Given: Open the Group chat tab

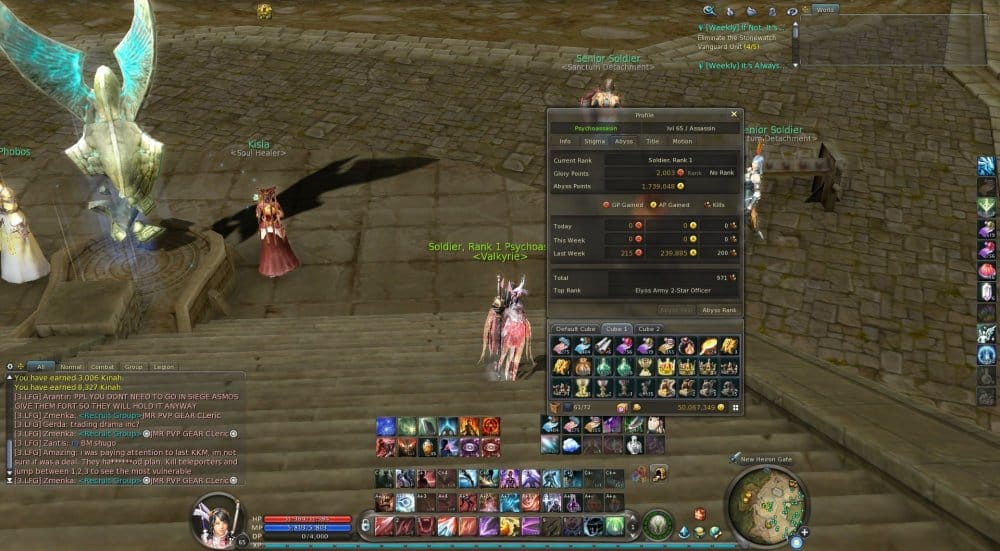Looking at the screenshot, I should [x=133, y=367].
